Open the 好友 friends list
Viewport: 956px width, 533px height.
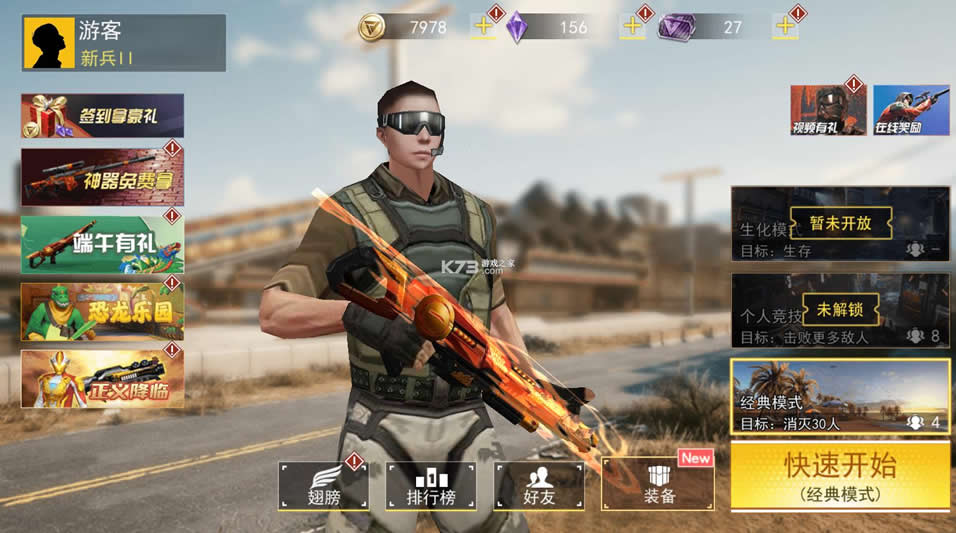[x=540, y=485]
